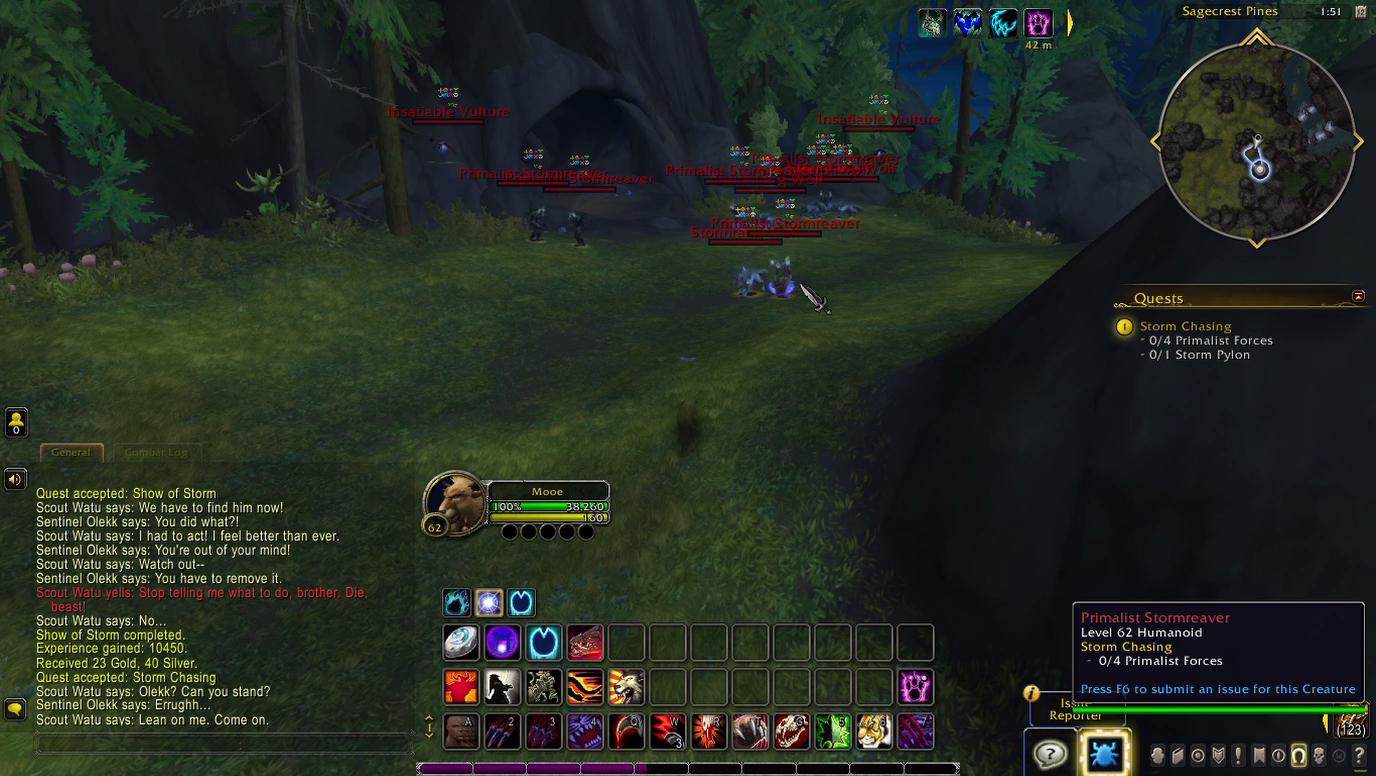Screen dimensions: 1376x776
Task: Open the help question mark micro button
Action: 1359,755
